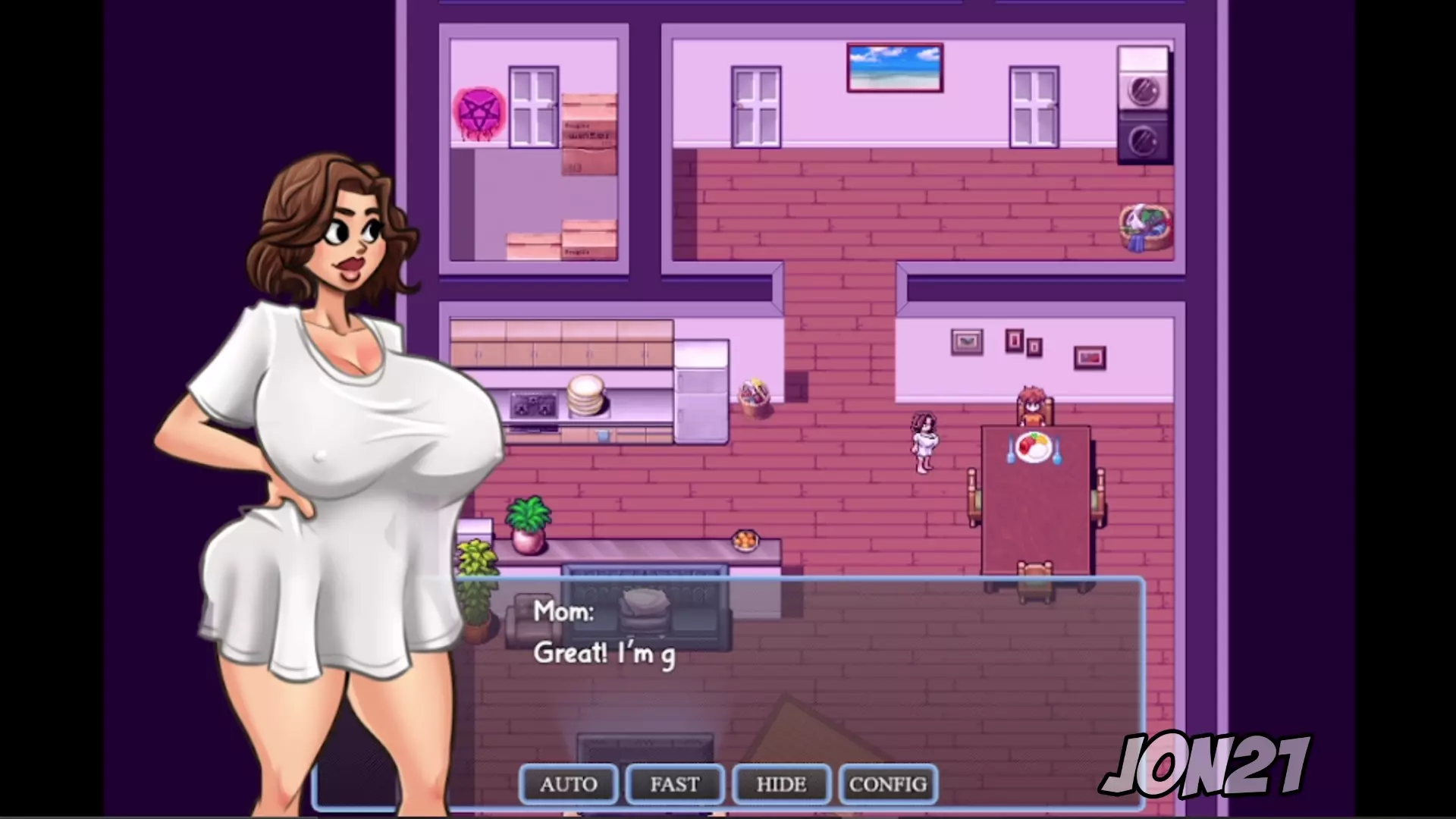Hide the dialogue window

781,784
